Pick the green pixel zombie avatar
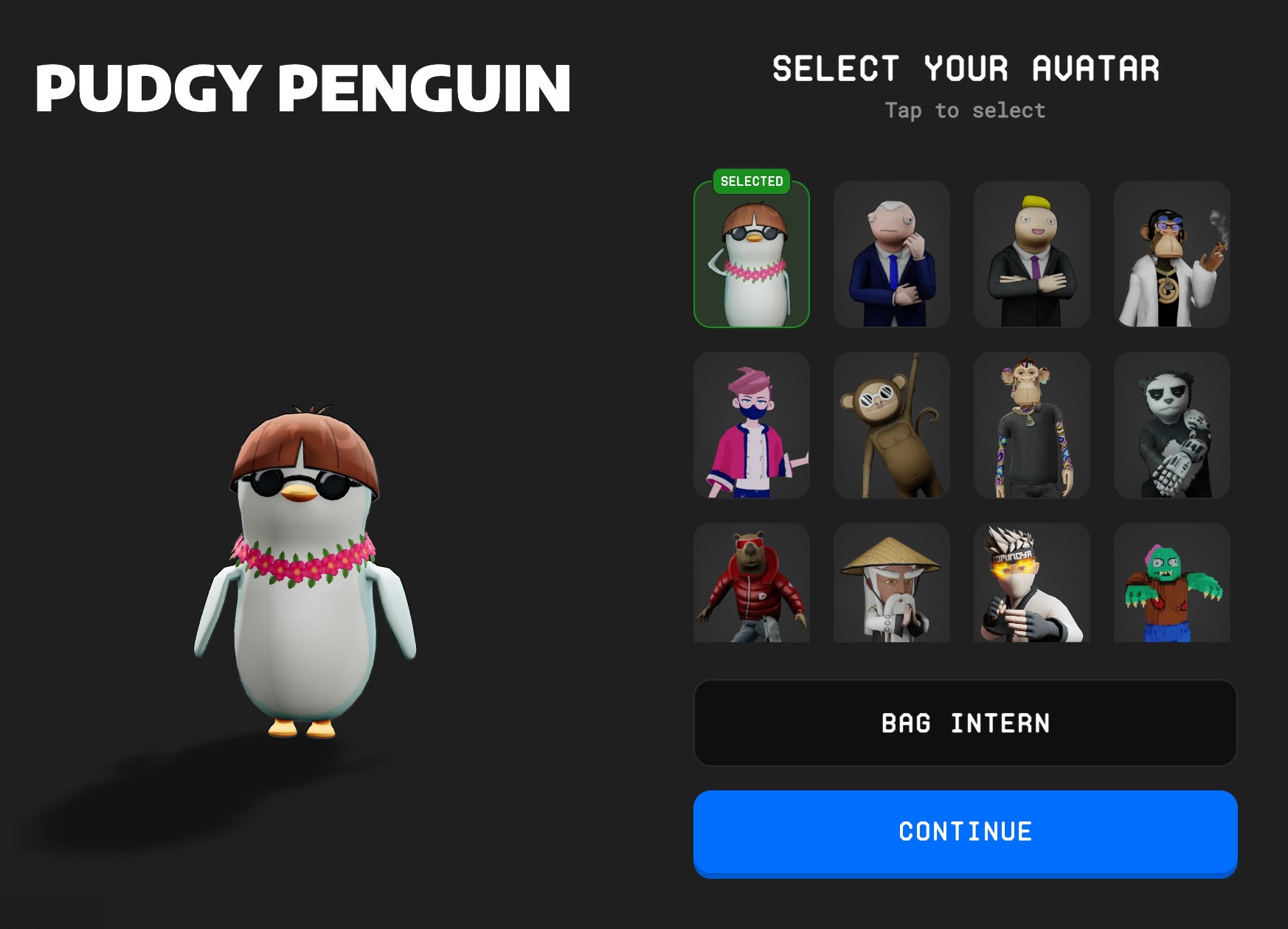Screen dimensions: 1288x929 pyautogui.click(x=1171, y=583)
